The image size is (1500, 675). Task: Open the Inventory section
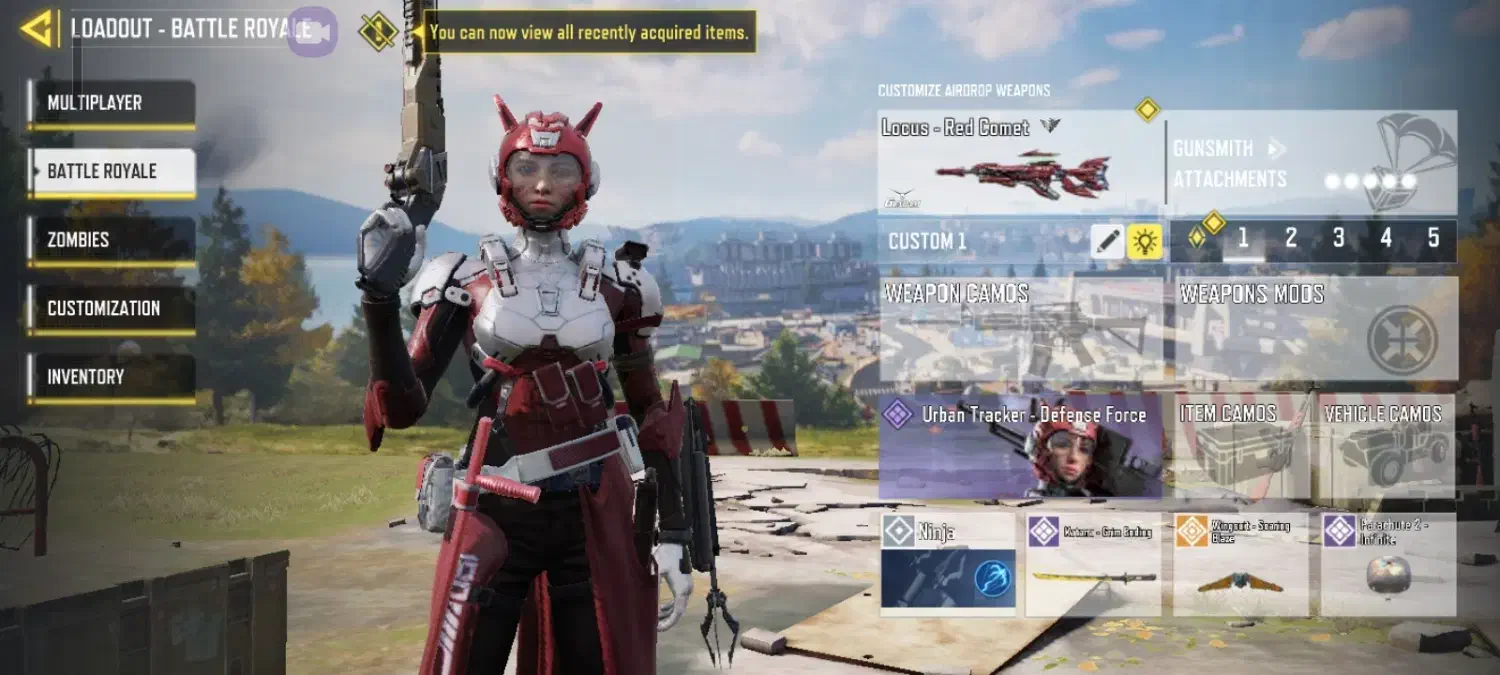coord(111,378)
